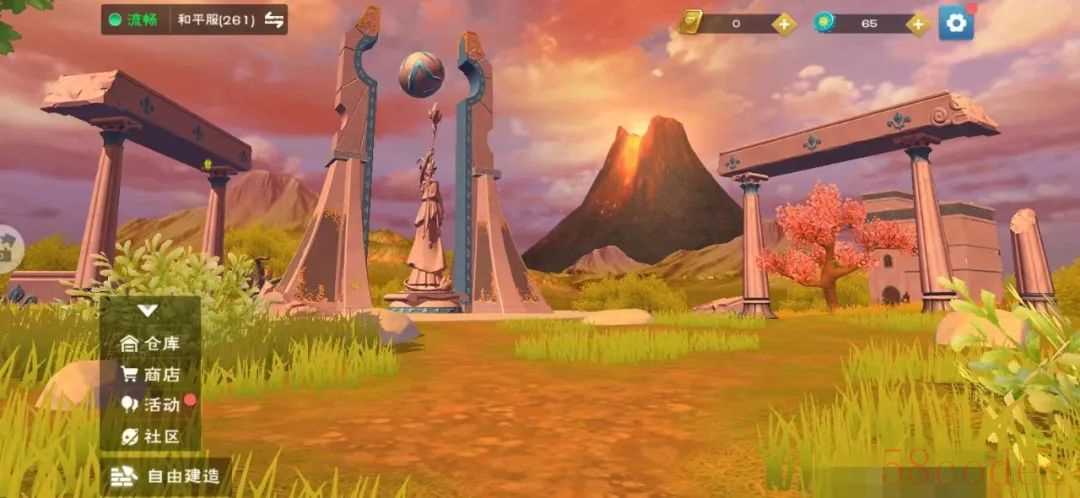The width and height of the screenshot is (1080, 498).
Task: Add teal coins with the plus button
Action: point(918,23)
